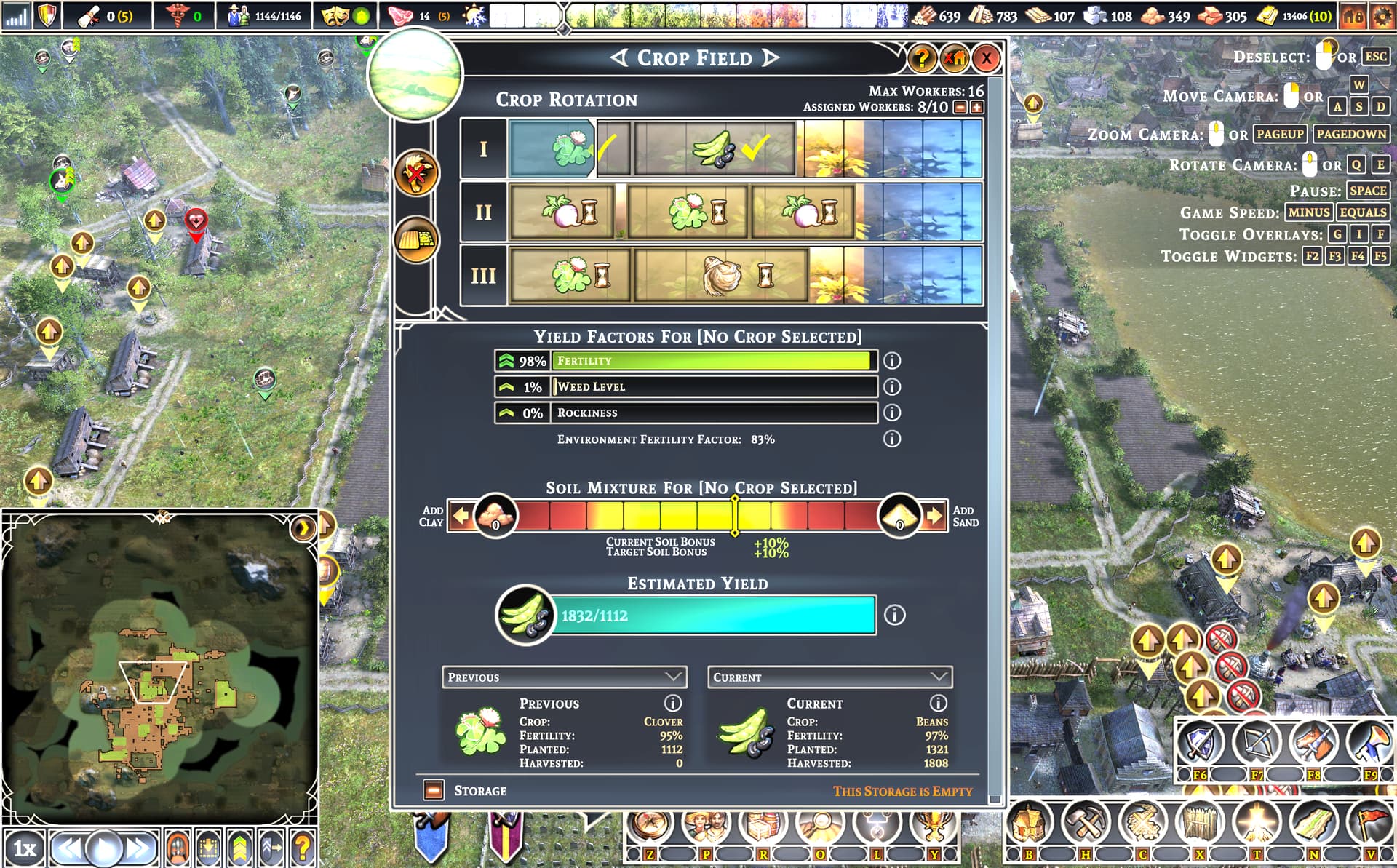Collapse the Storage section
The width and height of the screenshot is (1397, 868).
(x=434, y=790)
